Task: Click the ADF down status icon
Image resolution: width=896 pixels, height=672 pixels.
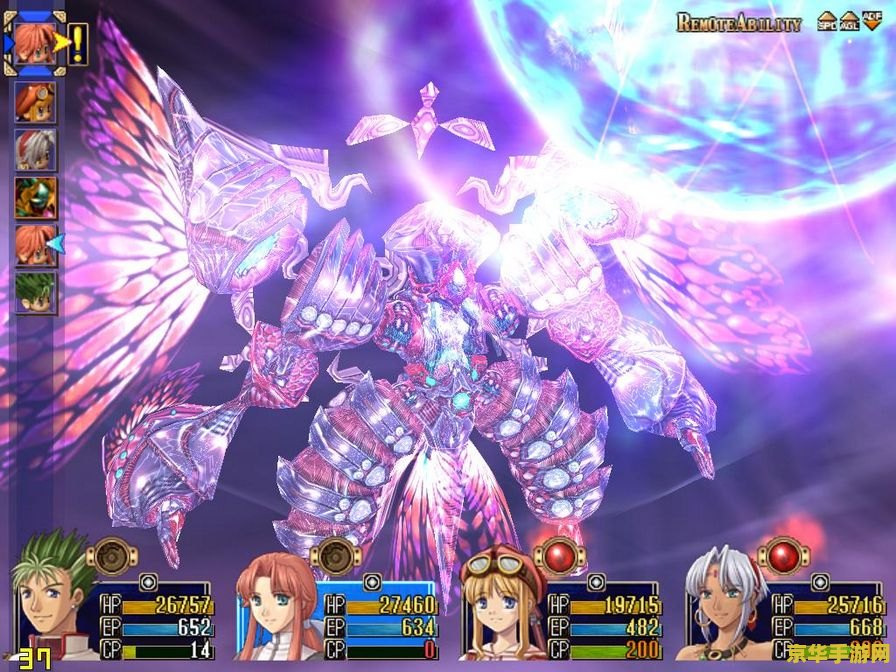Action: tap(871, 22)
